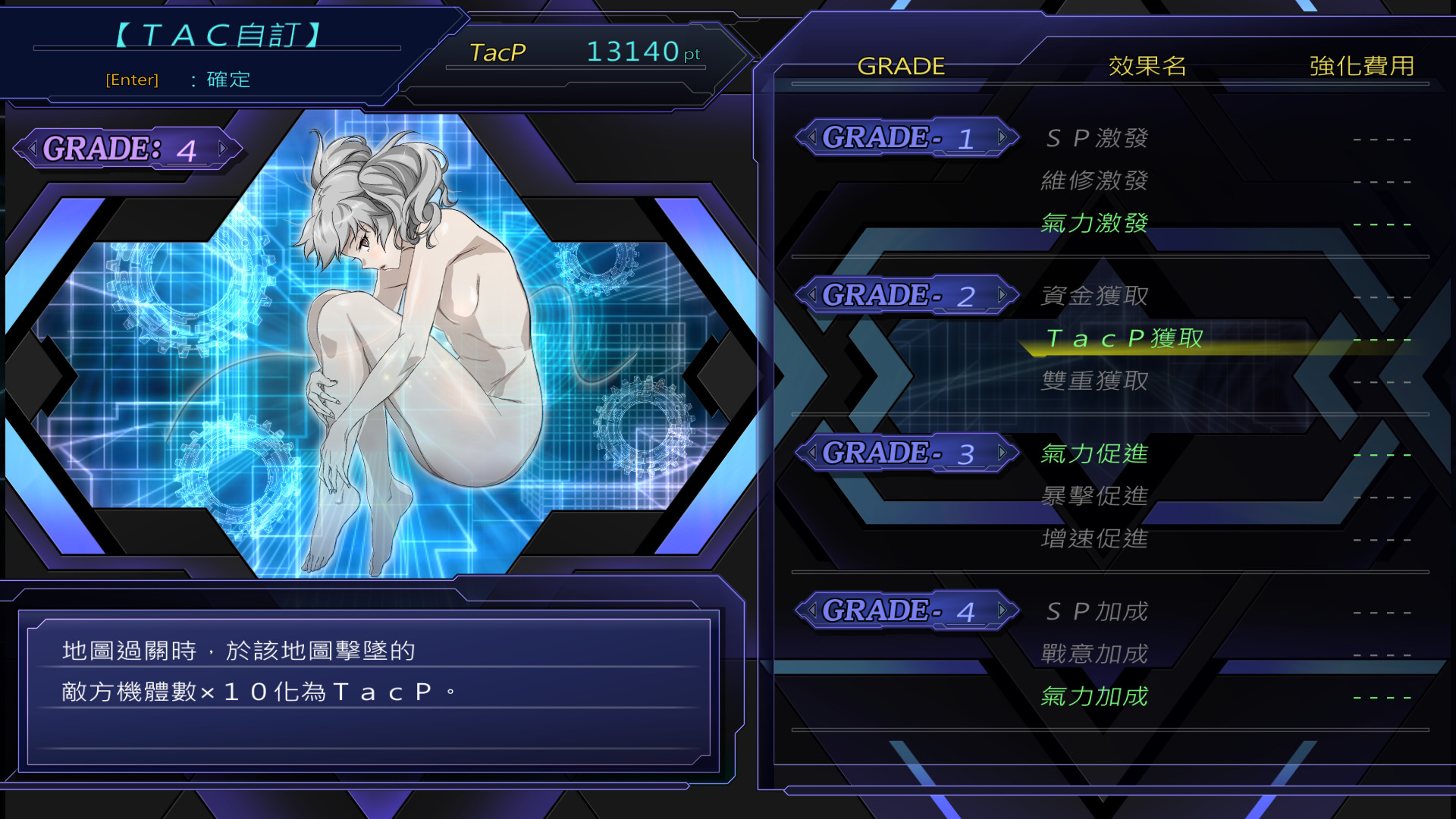Screen dimensions: 1456x819
Task: Pick the 暴擊促進 effect
Action: pyautogui.click(x=1094, y=496)
